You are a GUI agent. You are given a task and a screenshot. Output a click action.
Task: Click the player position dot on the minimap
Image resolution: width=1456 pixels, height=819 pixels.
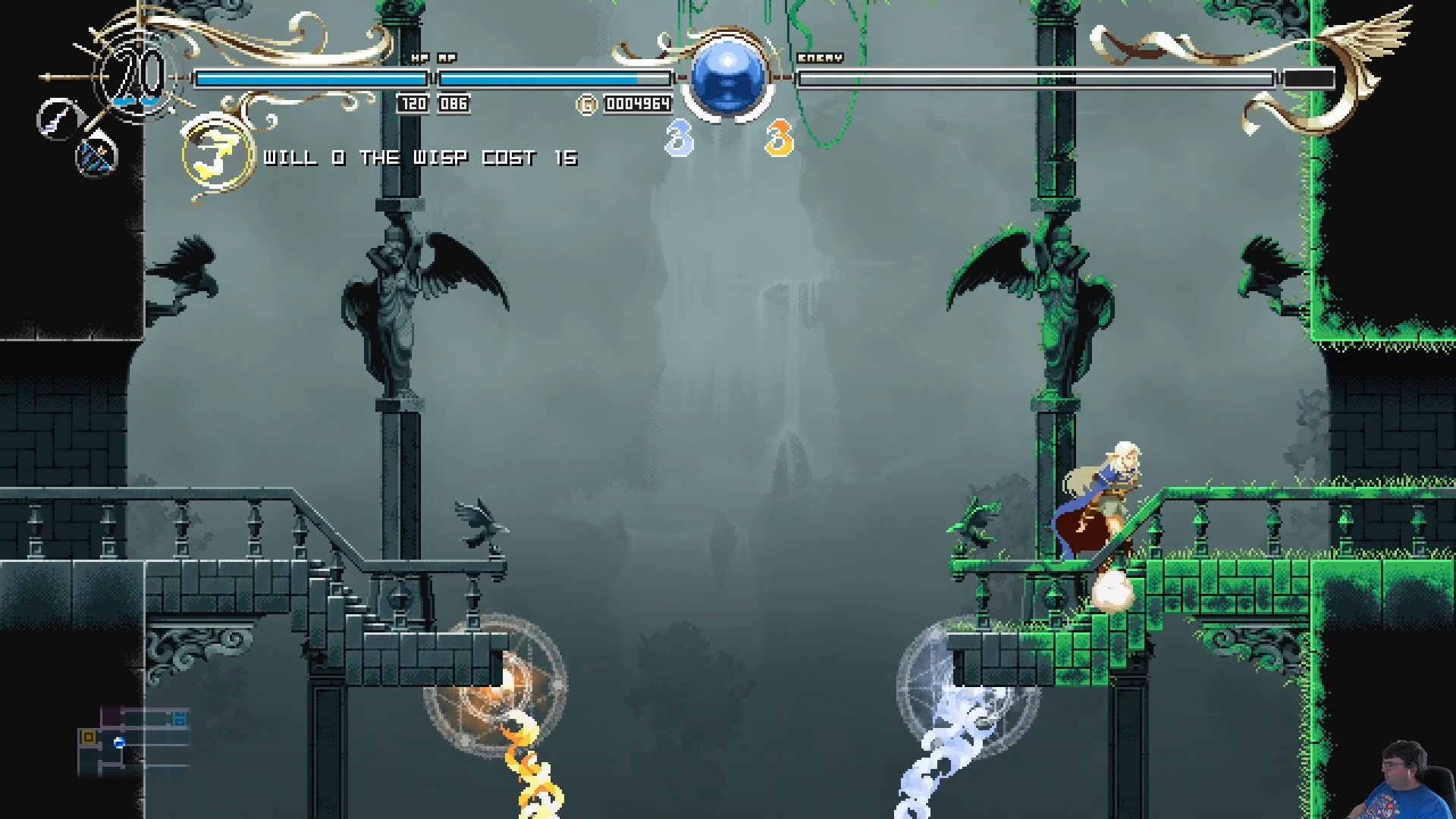(119, 742)
